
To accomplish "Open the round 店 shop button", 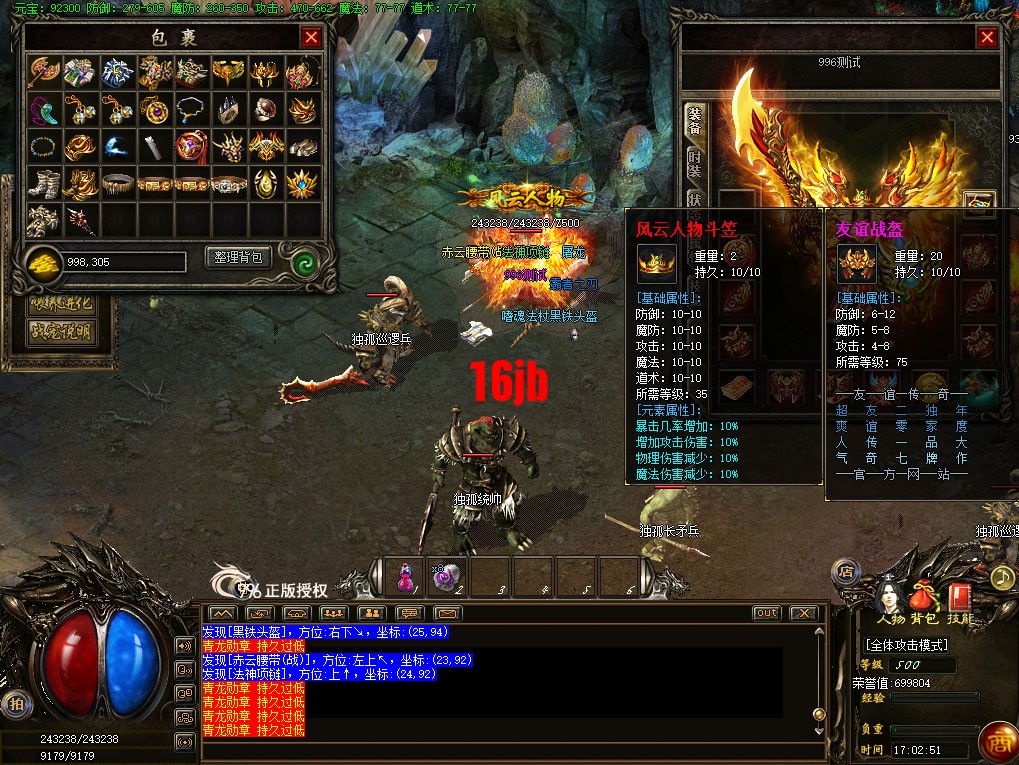I will (845, 571).
